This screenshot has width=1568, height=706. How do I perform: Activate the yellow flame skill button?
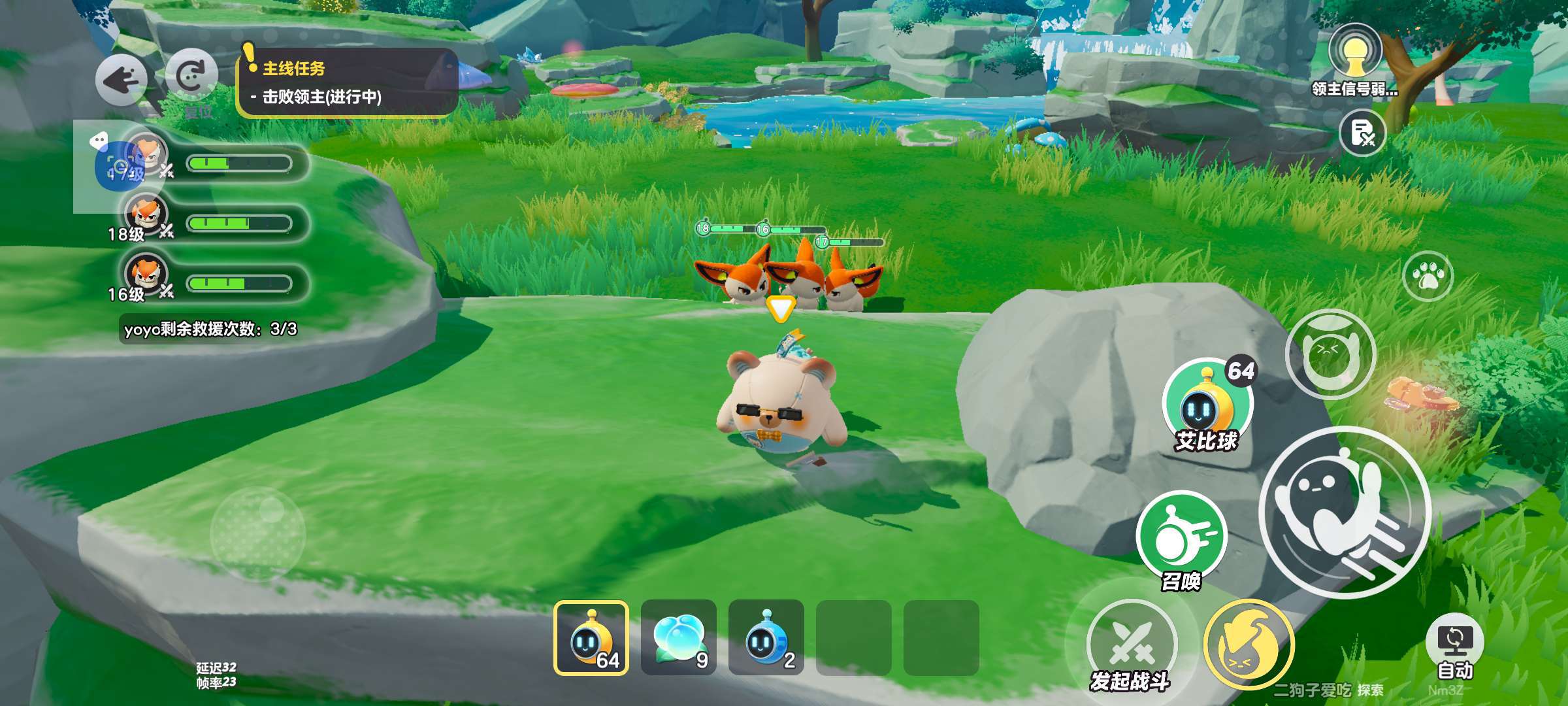tap(1249, 645)
